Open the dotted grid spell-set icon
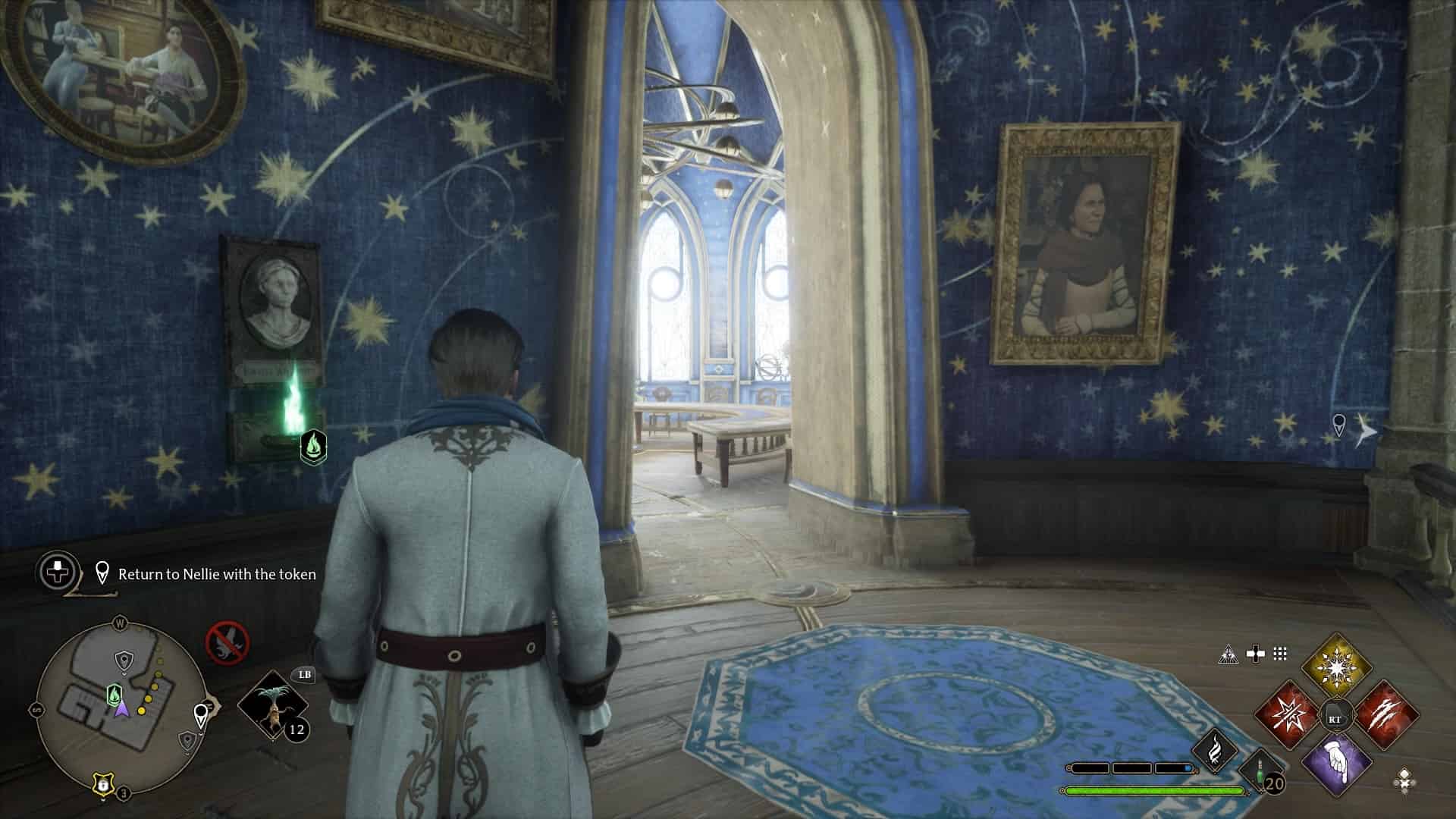This screenshot has width=1456, height=819. [1280, 654]
